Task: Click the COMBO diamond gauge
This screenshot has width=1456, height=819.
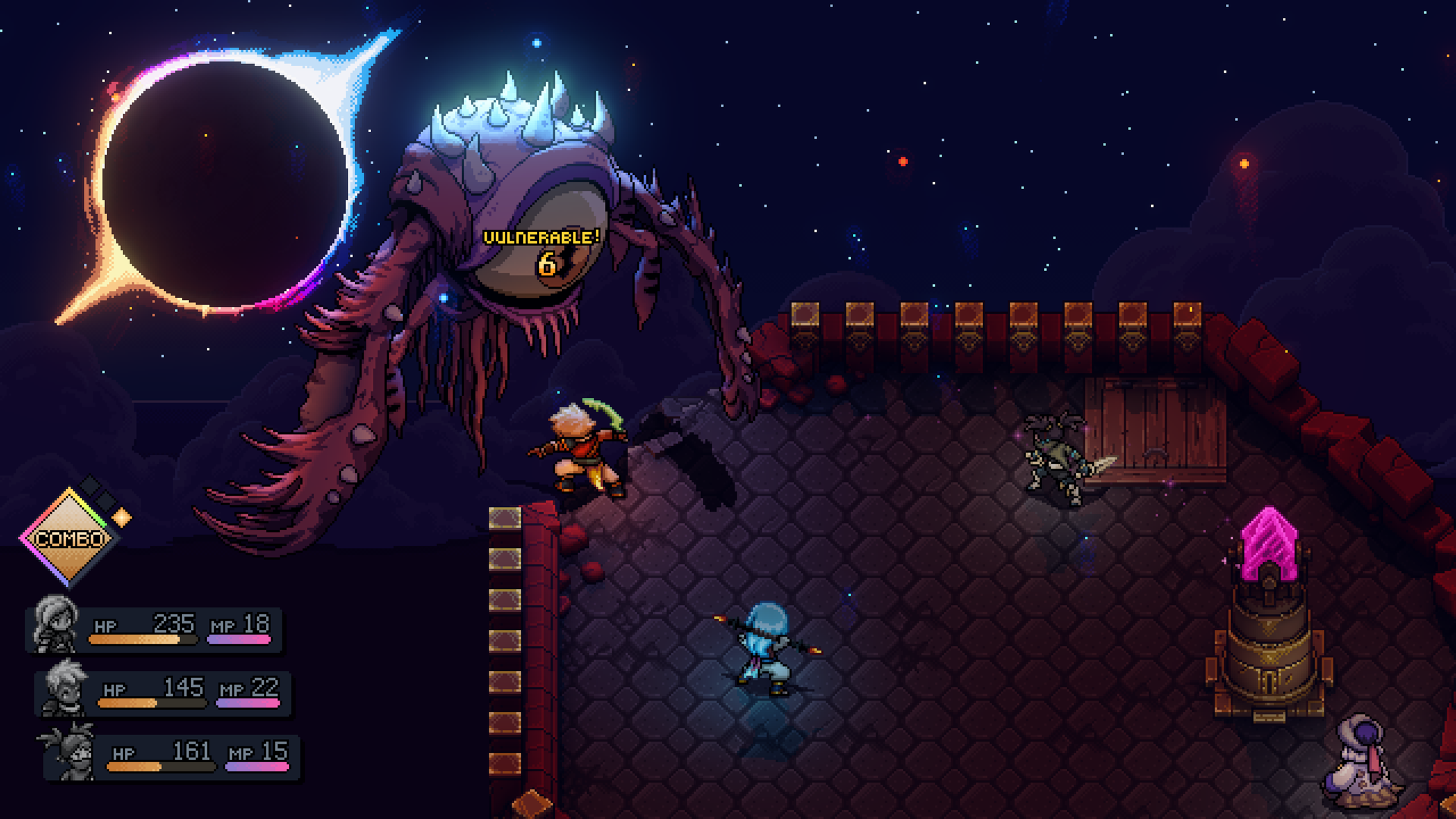Action: [69, 538]
